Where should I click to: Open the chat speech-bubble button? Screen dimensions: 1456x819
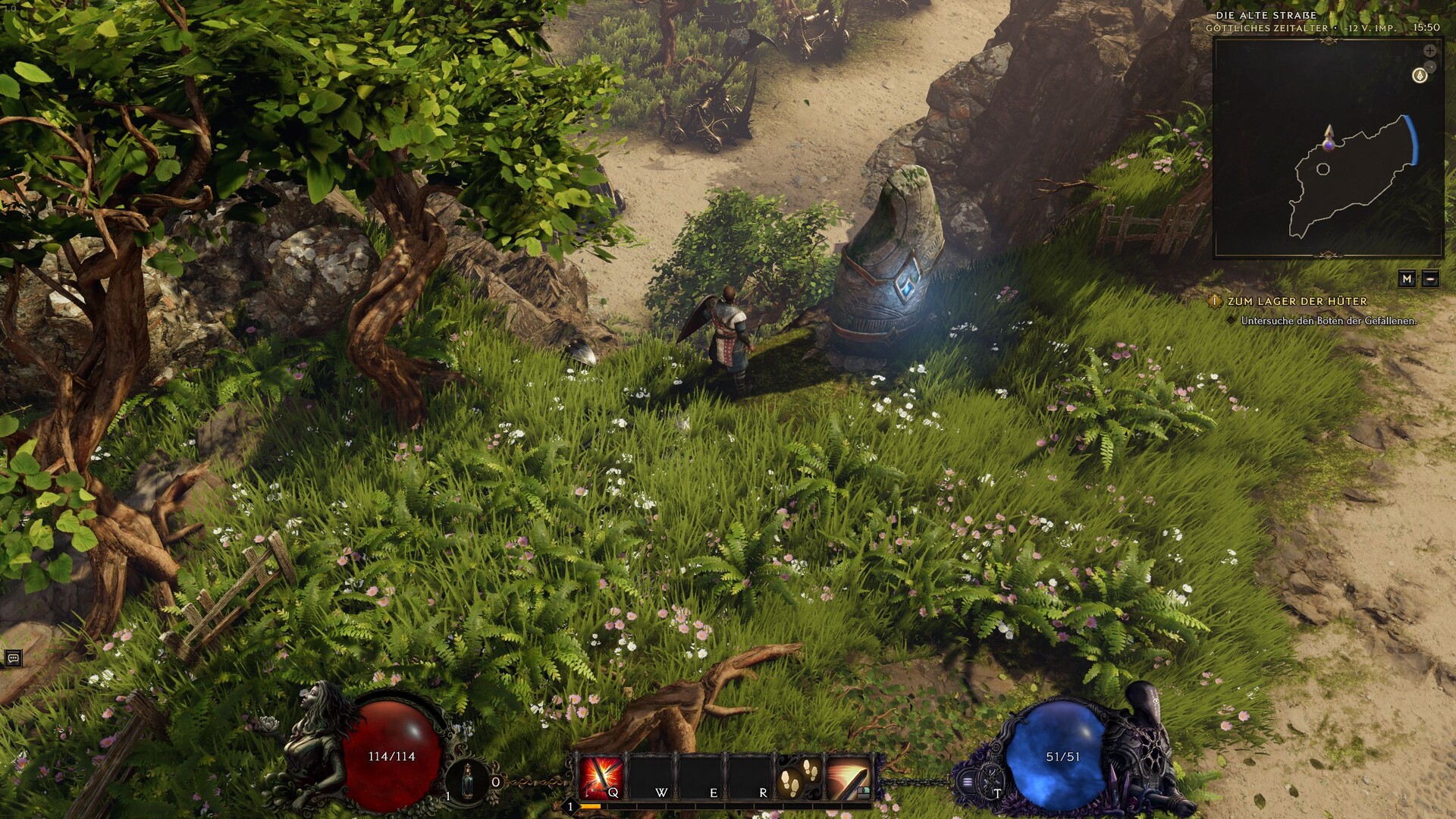(x=12, y=658)
